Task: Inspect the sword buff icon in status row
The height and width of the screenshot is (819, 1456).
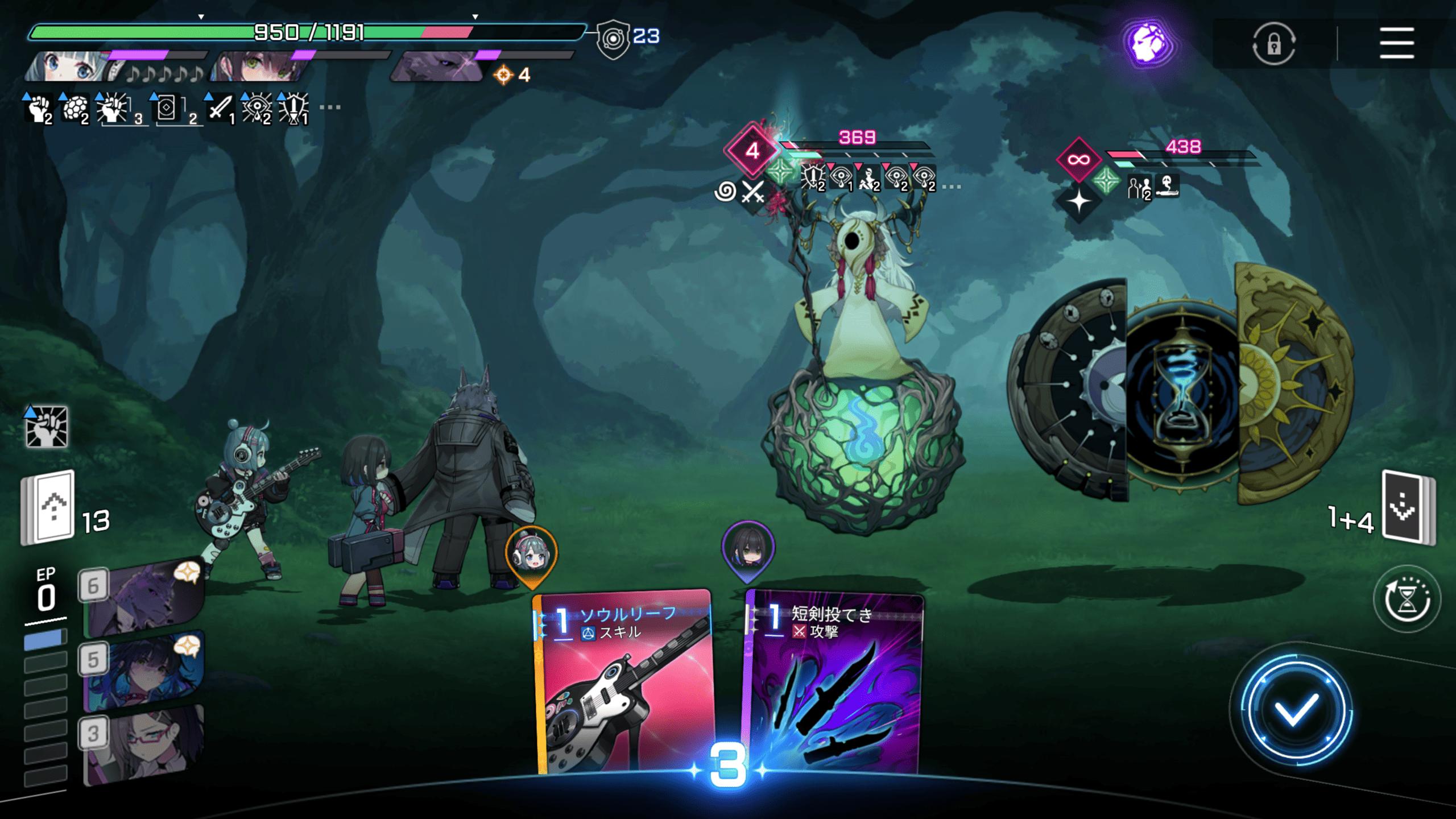Action: point(220,108)
